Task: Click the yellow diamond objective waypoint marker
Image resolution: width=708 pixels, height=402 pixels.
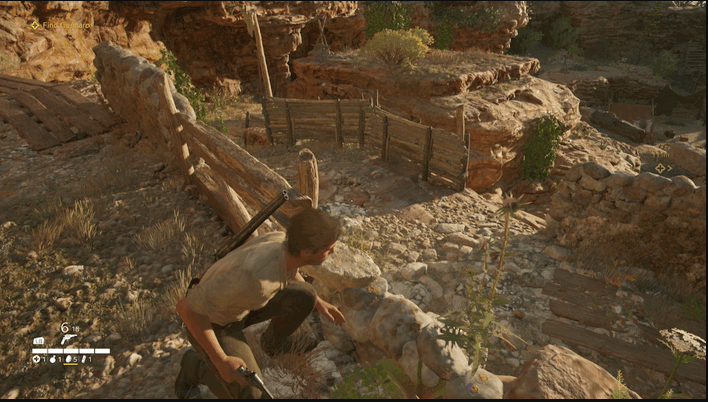Action: [661, 168]
